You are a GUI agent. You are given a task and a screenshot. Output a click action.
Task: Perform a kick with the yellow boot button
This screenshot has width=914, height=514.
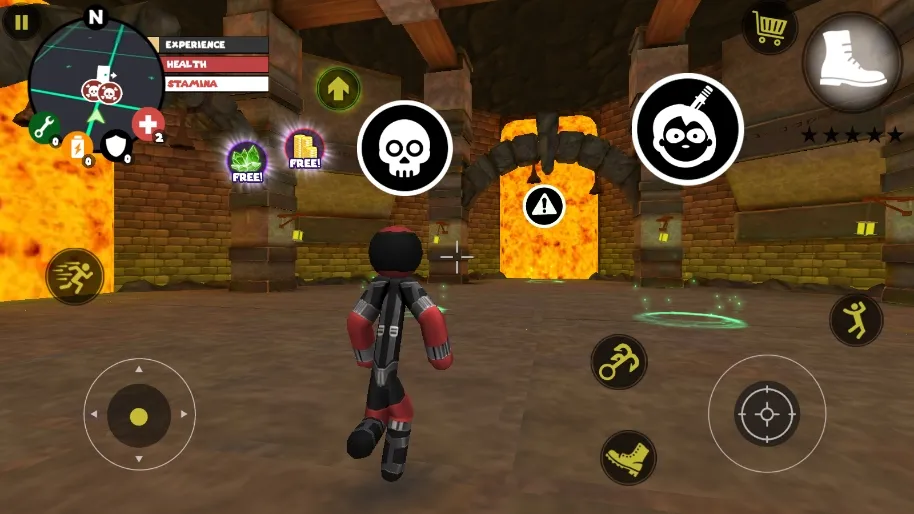tap(628, 457)
